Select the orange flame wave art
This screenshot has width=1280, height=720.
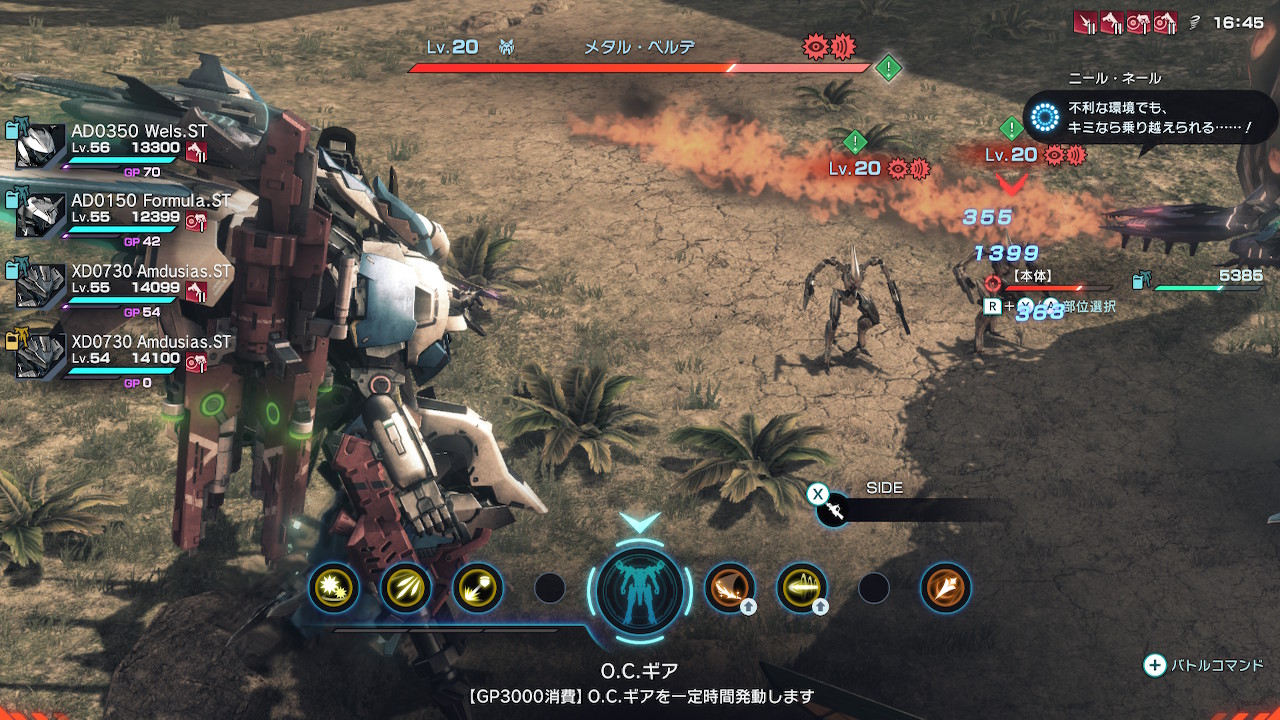(729, 588)
